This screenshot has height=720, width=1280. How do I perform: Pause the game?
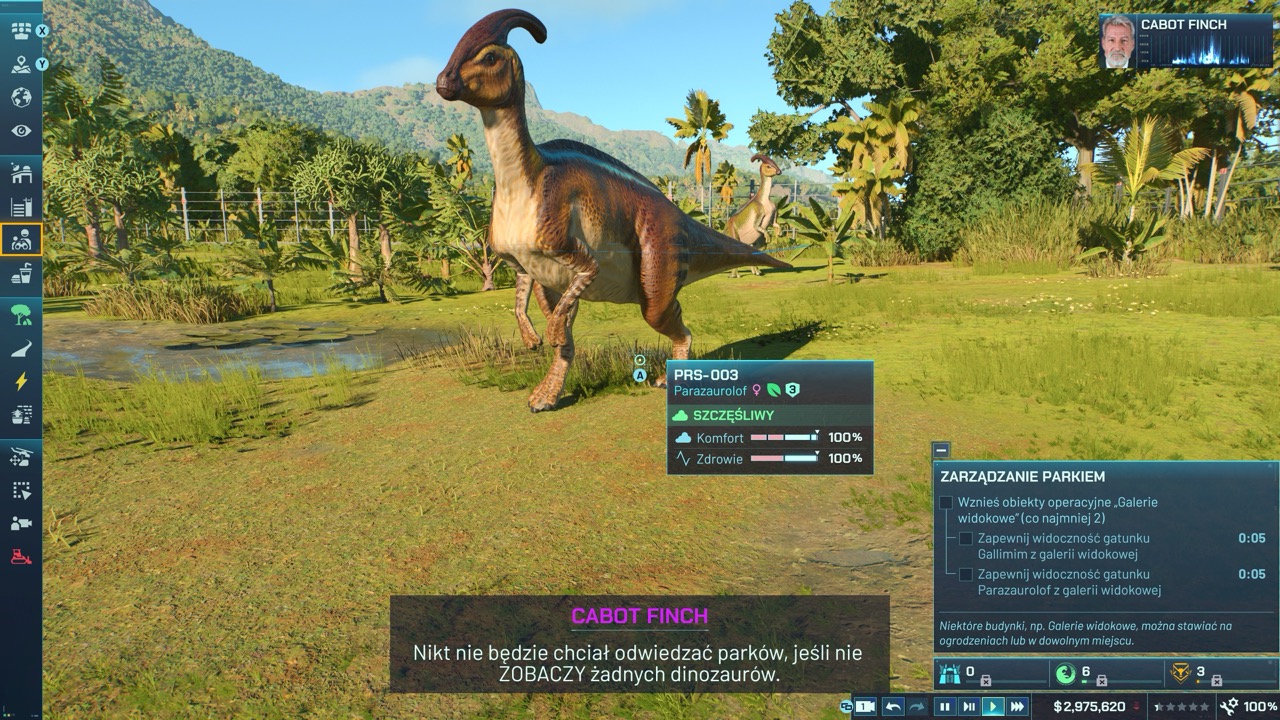click(944, 707)
